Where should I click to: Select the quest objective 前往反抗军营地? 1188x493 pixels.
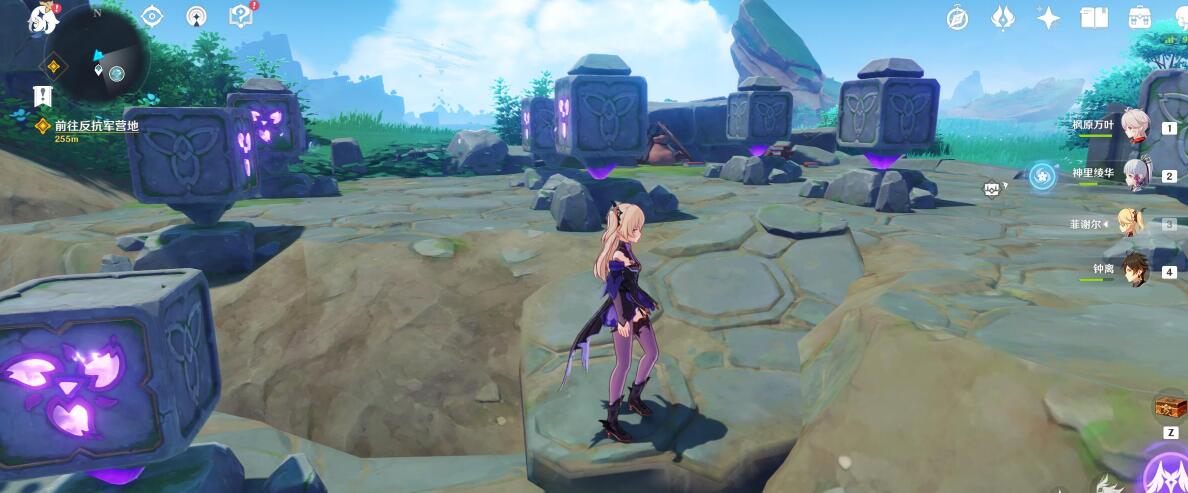[96, 126]
